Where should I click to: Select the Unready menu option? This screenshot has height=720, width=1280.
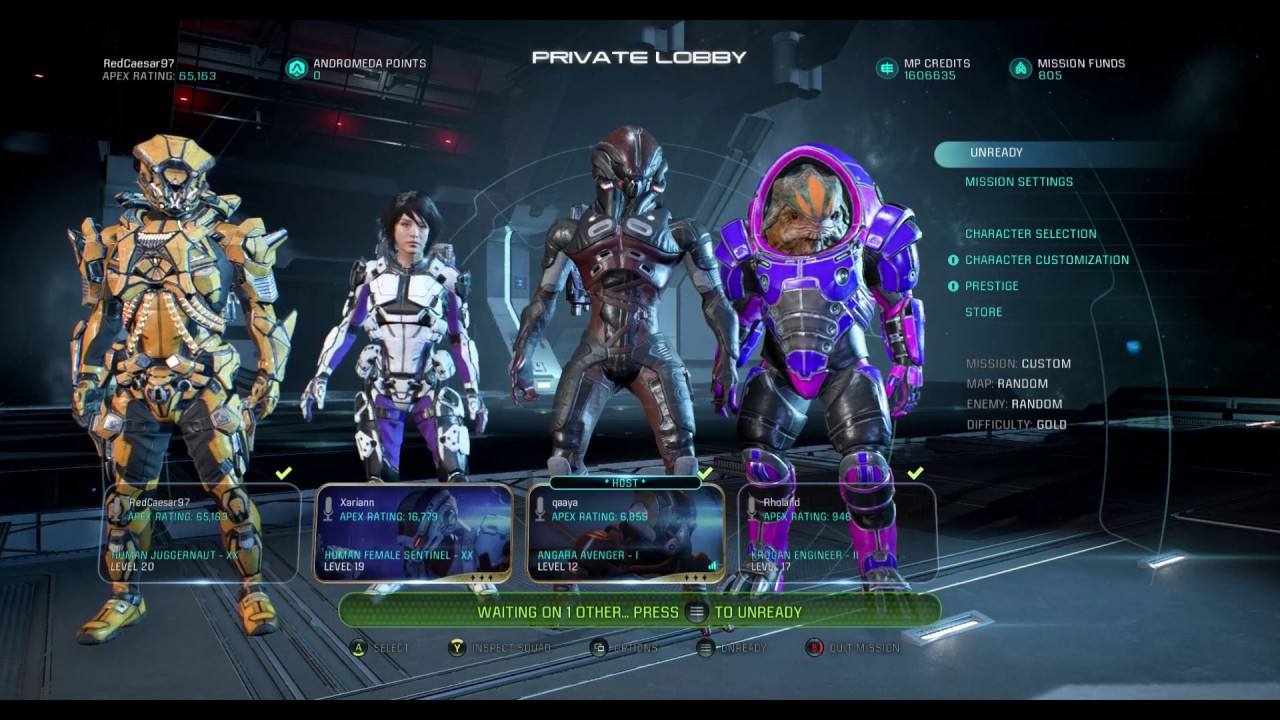coord(996,153)
